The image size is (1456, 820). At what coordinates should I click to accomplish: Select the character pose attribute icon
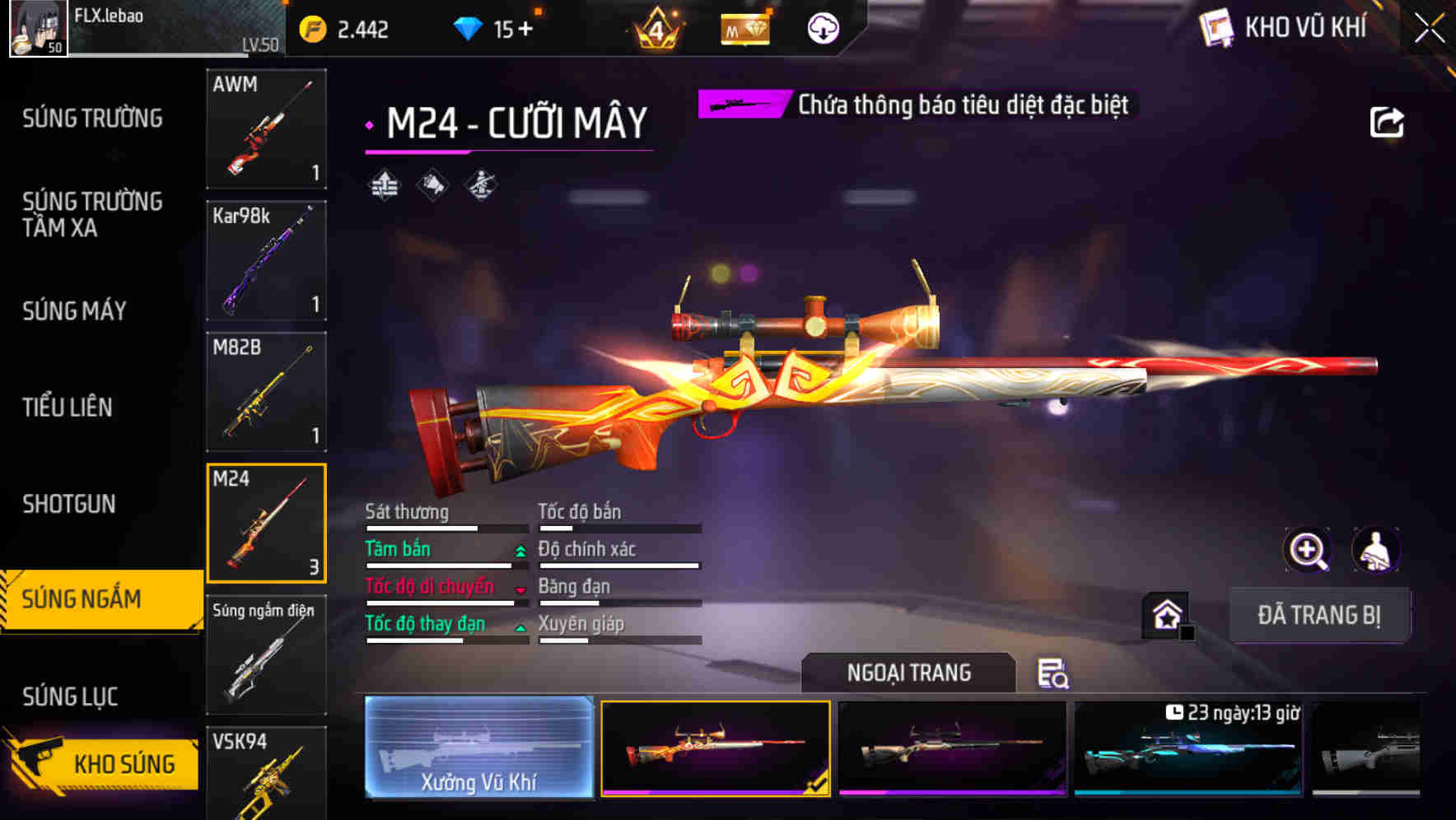click(482, 185)
